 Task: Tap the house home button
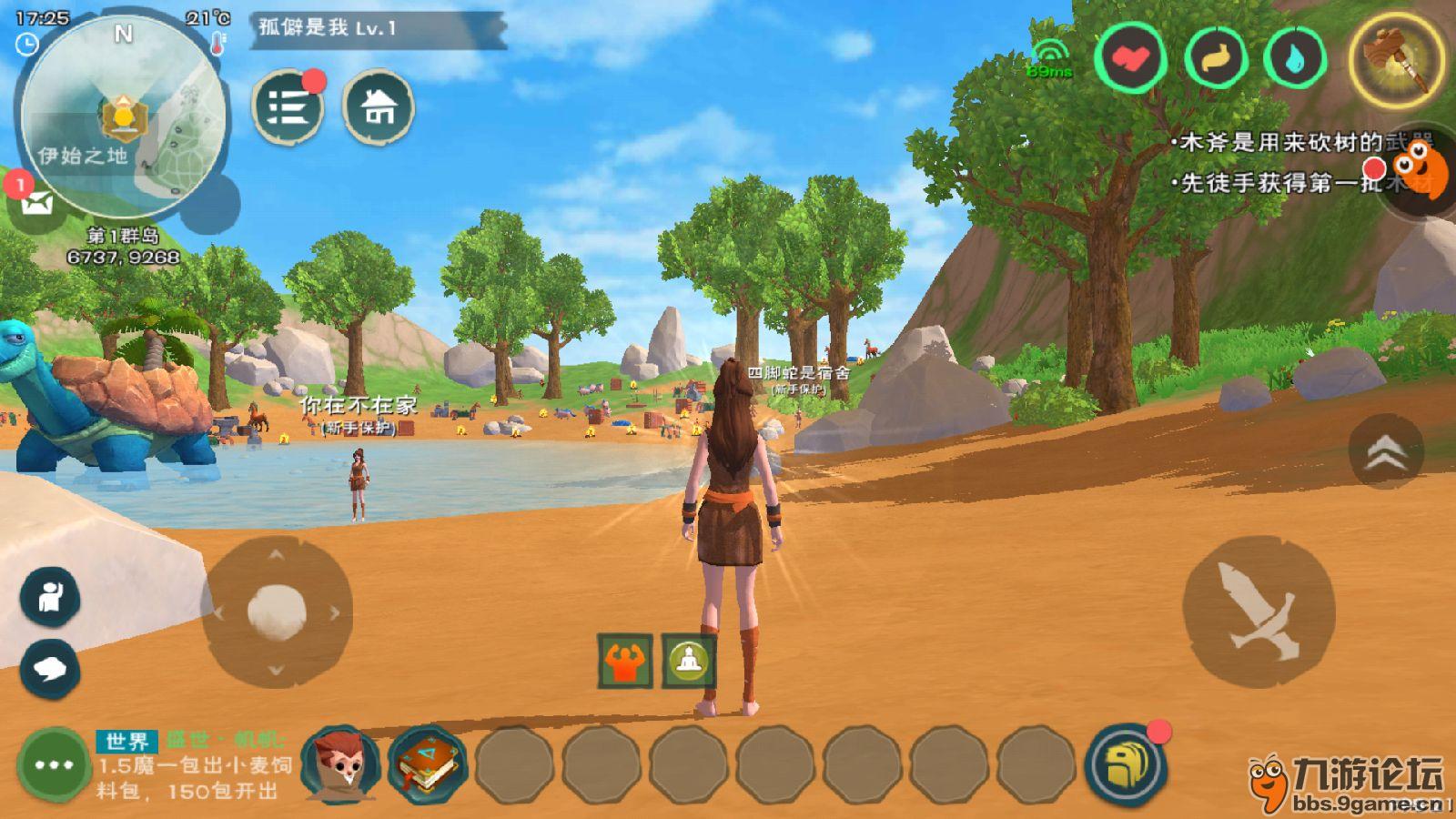point(379,108)
